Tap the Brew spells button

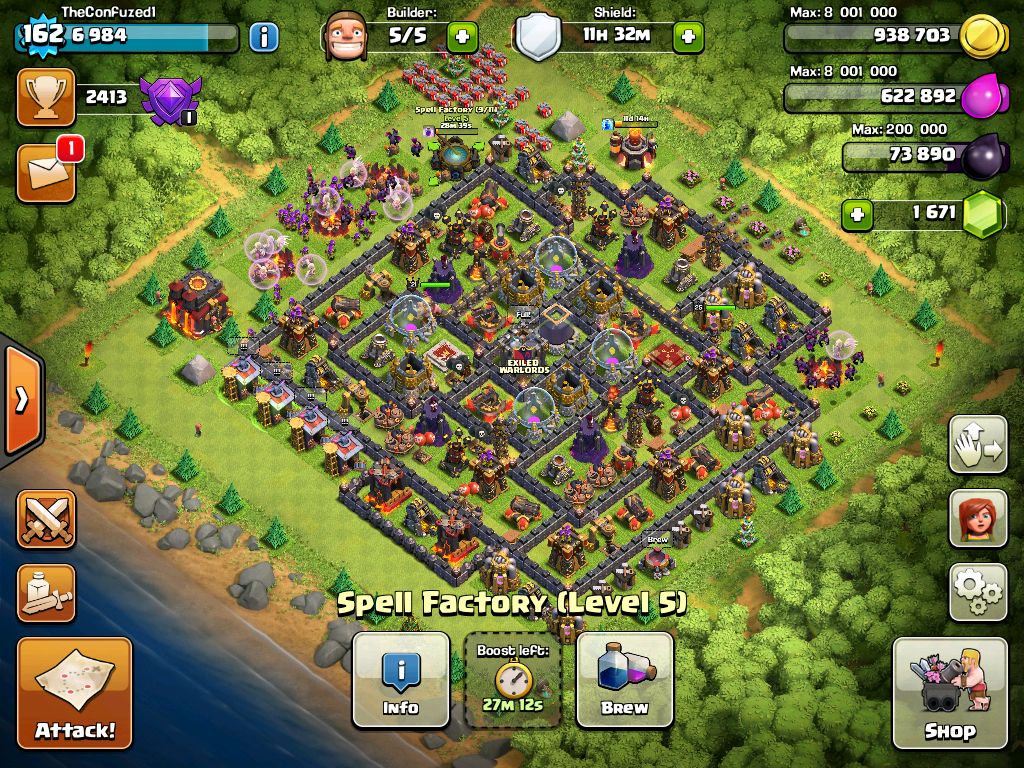point(625,679)
